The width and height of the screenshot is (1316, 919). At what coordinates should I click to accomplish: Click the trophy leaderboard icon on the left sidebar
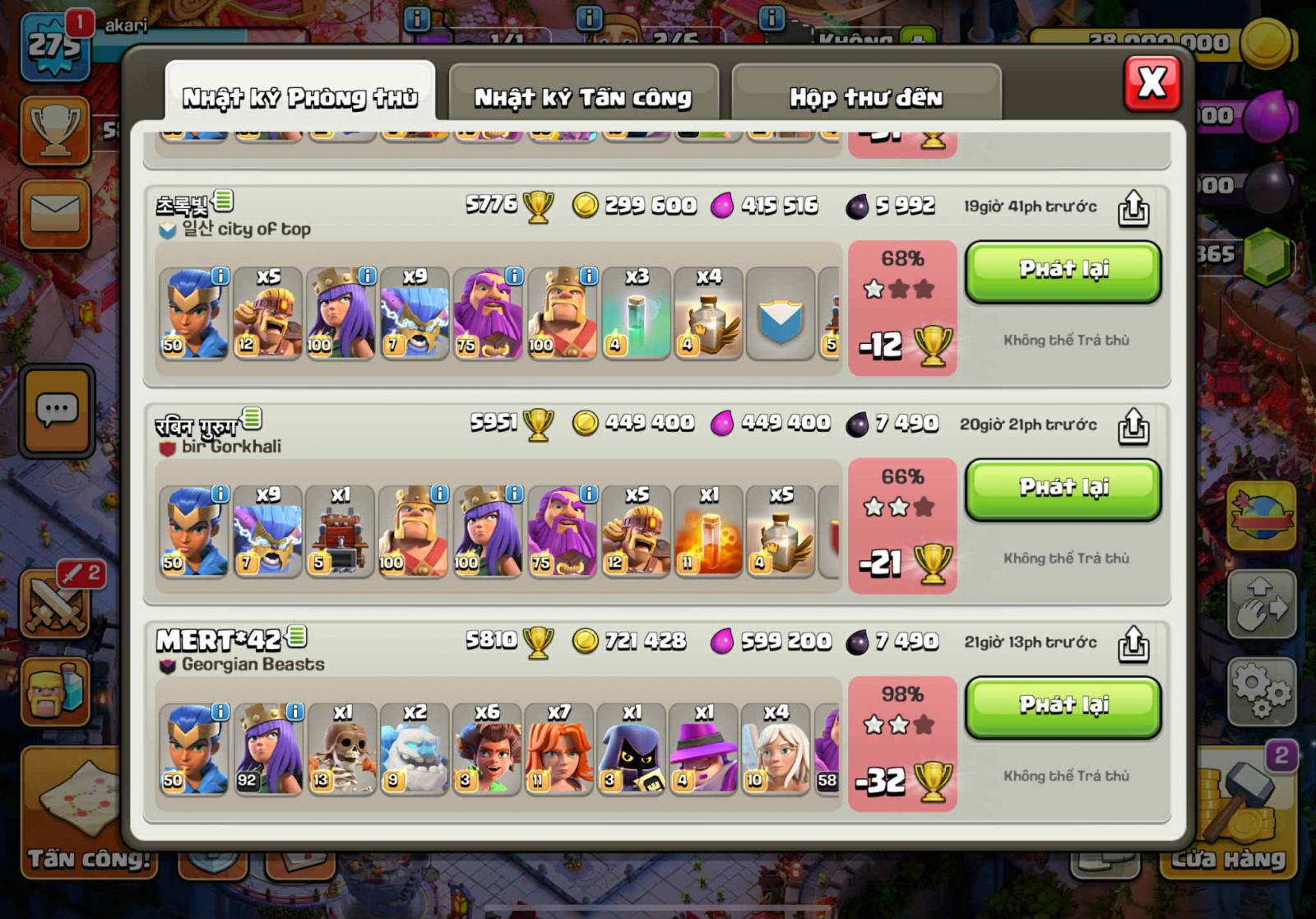click(56, 132)
